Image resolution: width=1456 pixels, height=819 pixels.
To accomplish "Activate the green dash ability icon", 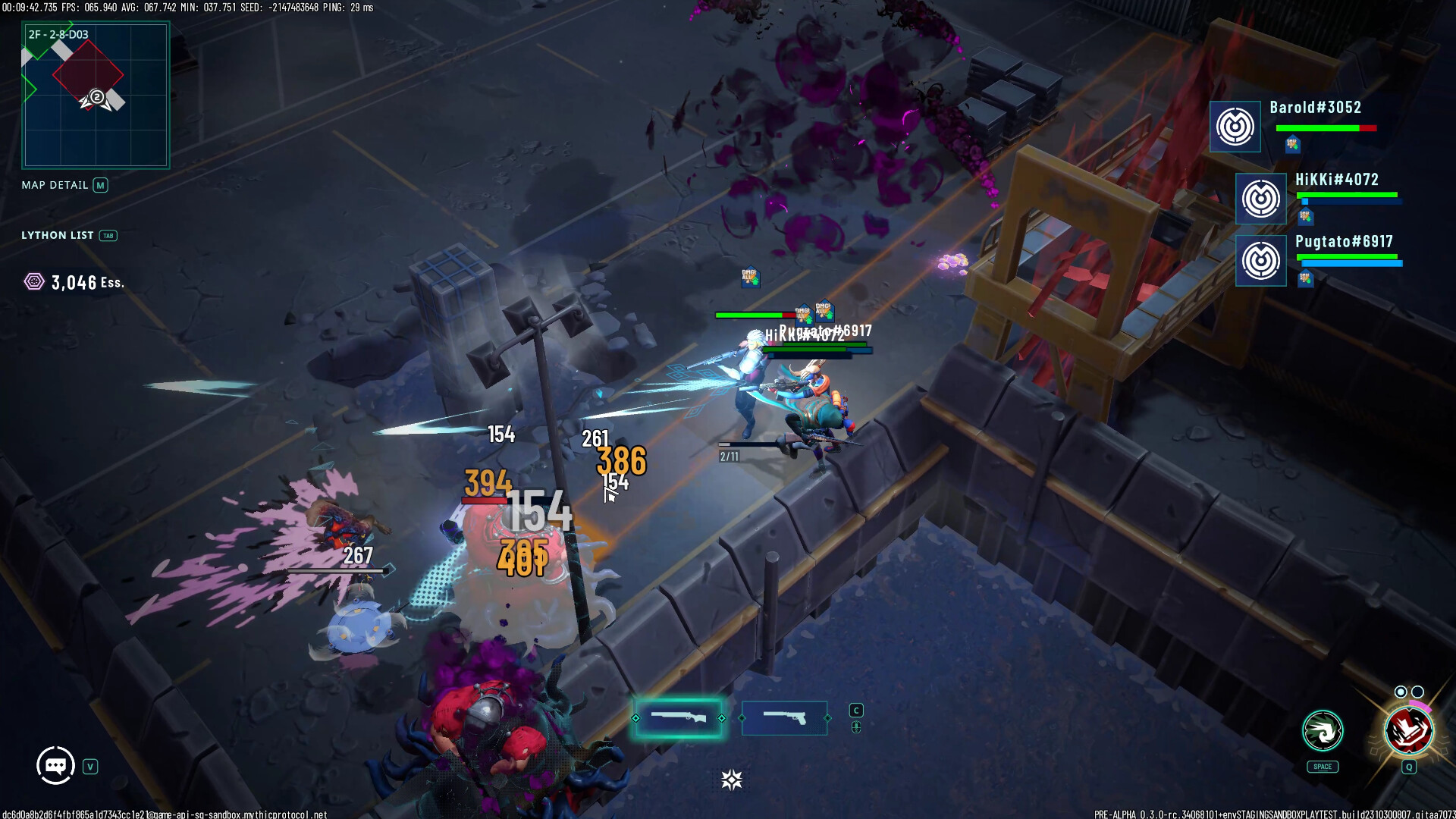I will 1323,731.
